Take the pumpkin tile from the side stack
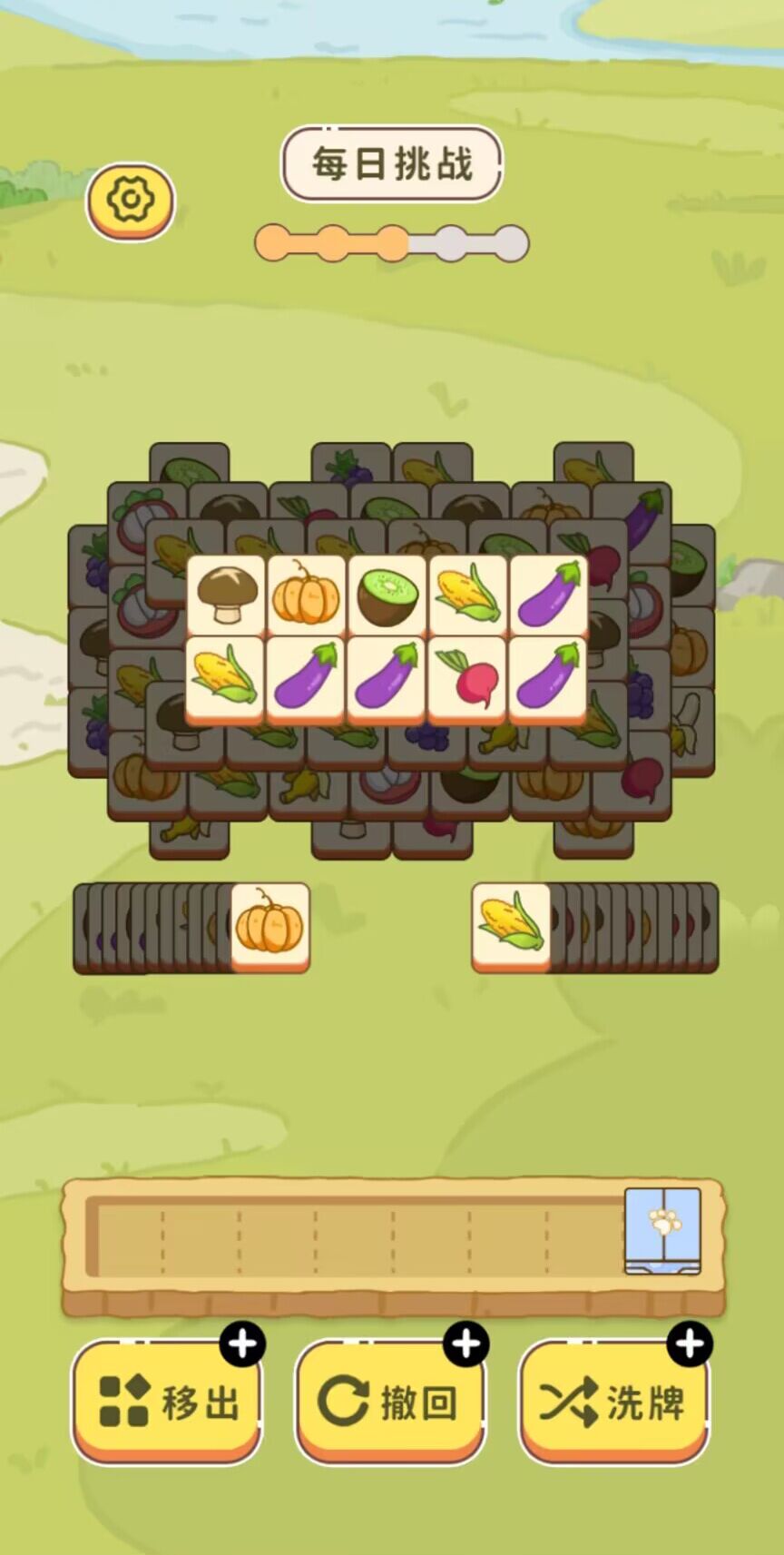 click(x=269, y=926)
